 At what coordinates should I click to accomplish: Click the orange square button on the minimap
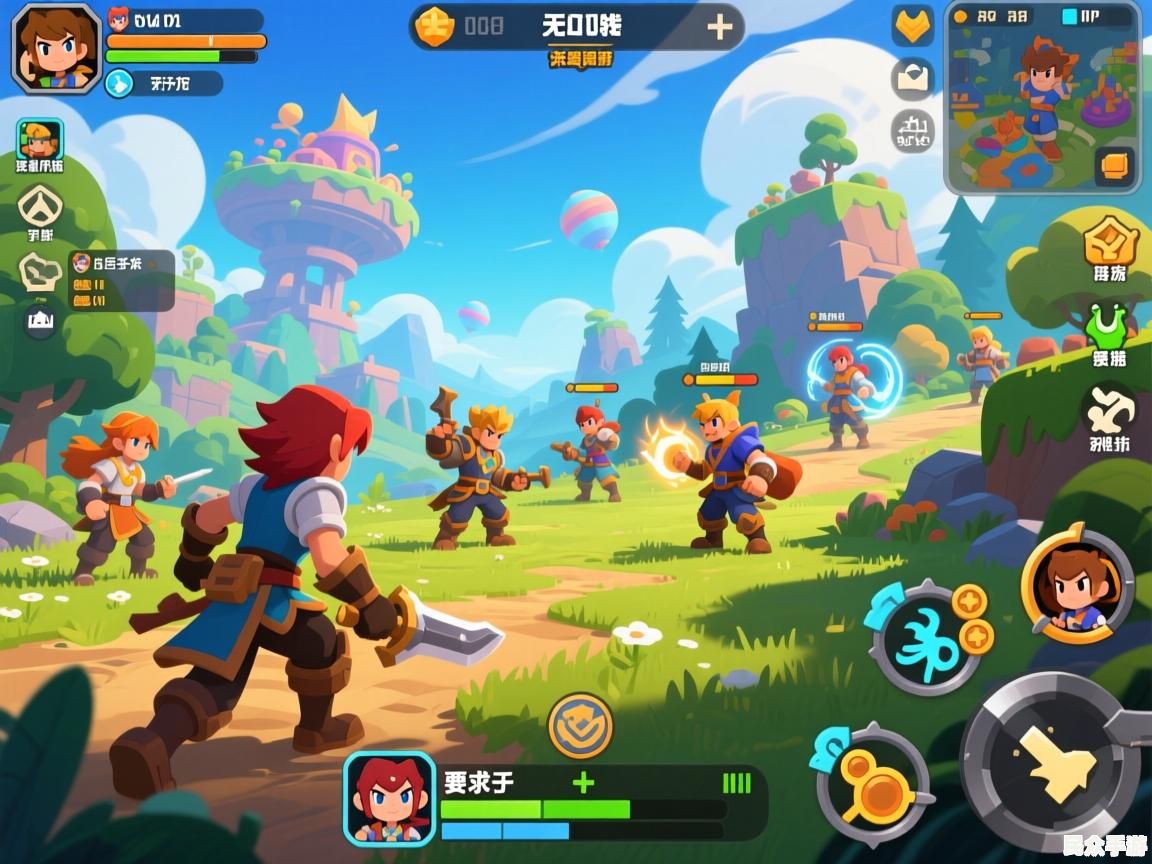1114,165
